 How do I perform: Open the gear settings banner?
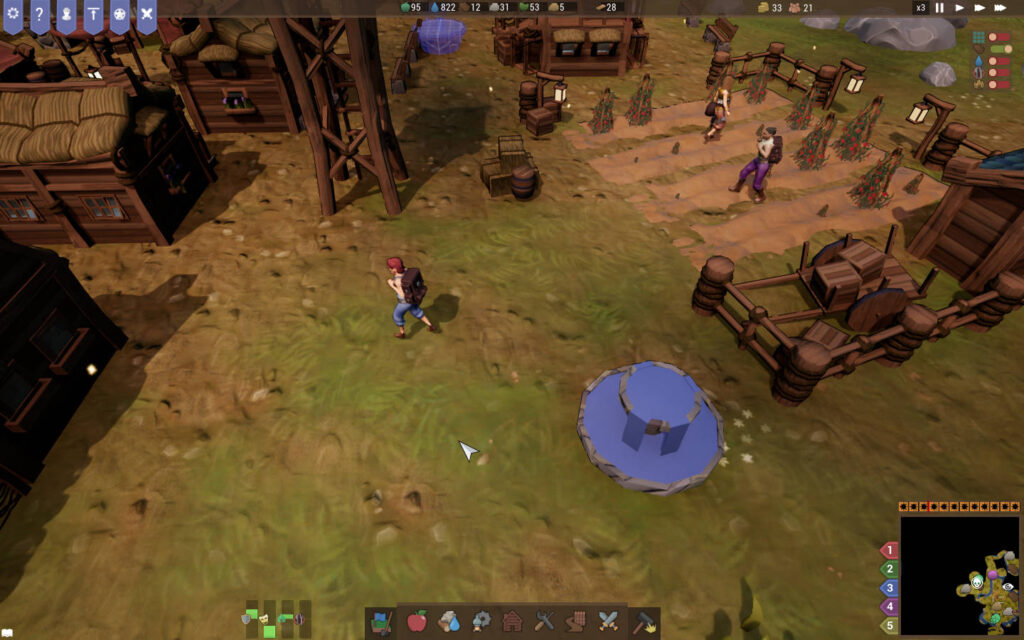(x=13, y=15)
